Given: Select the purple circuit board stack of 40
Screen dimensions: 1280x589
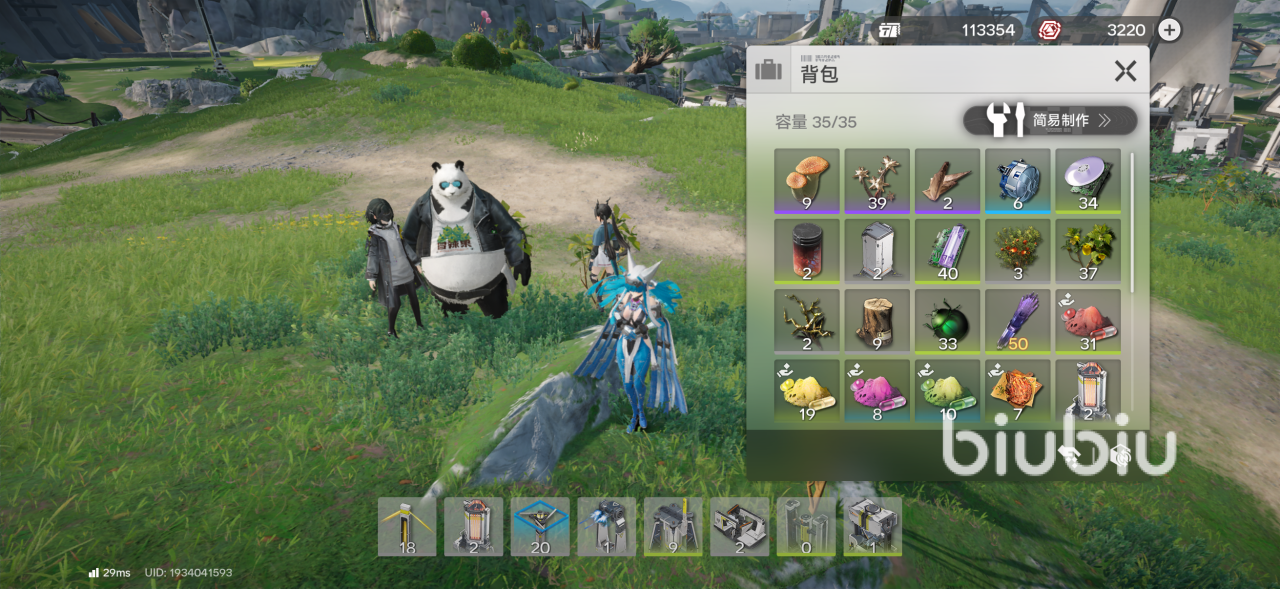Looking at the screenshot, I should coord(947,250).
